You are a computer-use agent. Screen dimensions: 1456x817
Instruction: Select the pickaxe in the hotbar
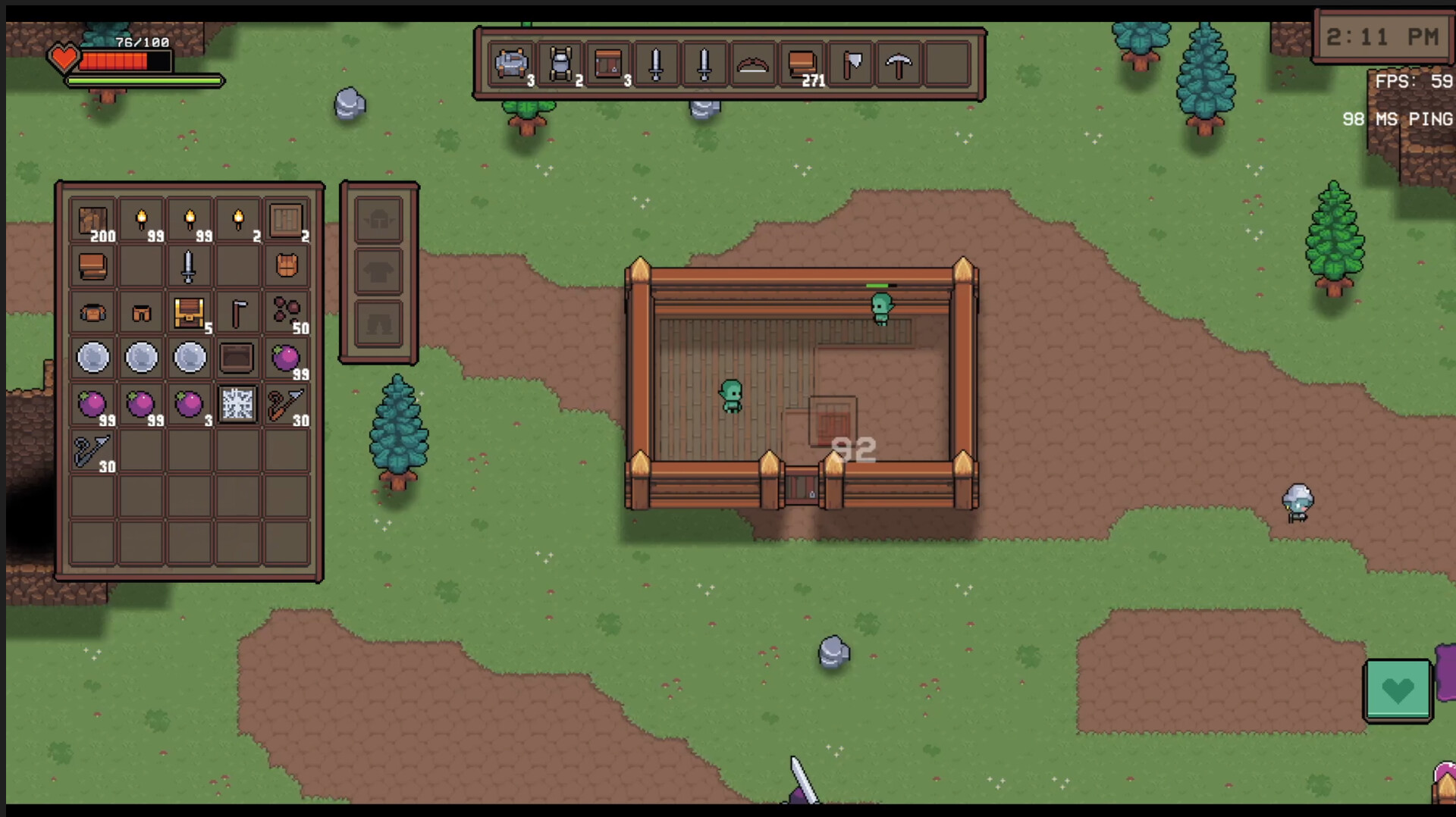pyautogui.click(x=899, y=64)
